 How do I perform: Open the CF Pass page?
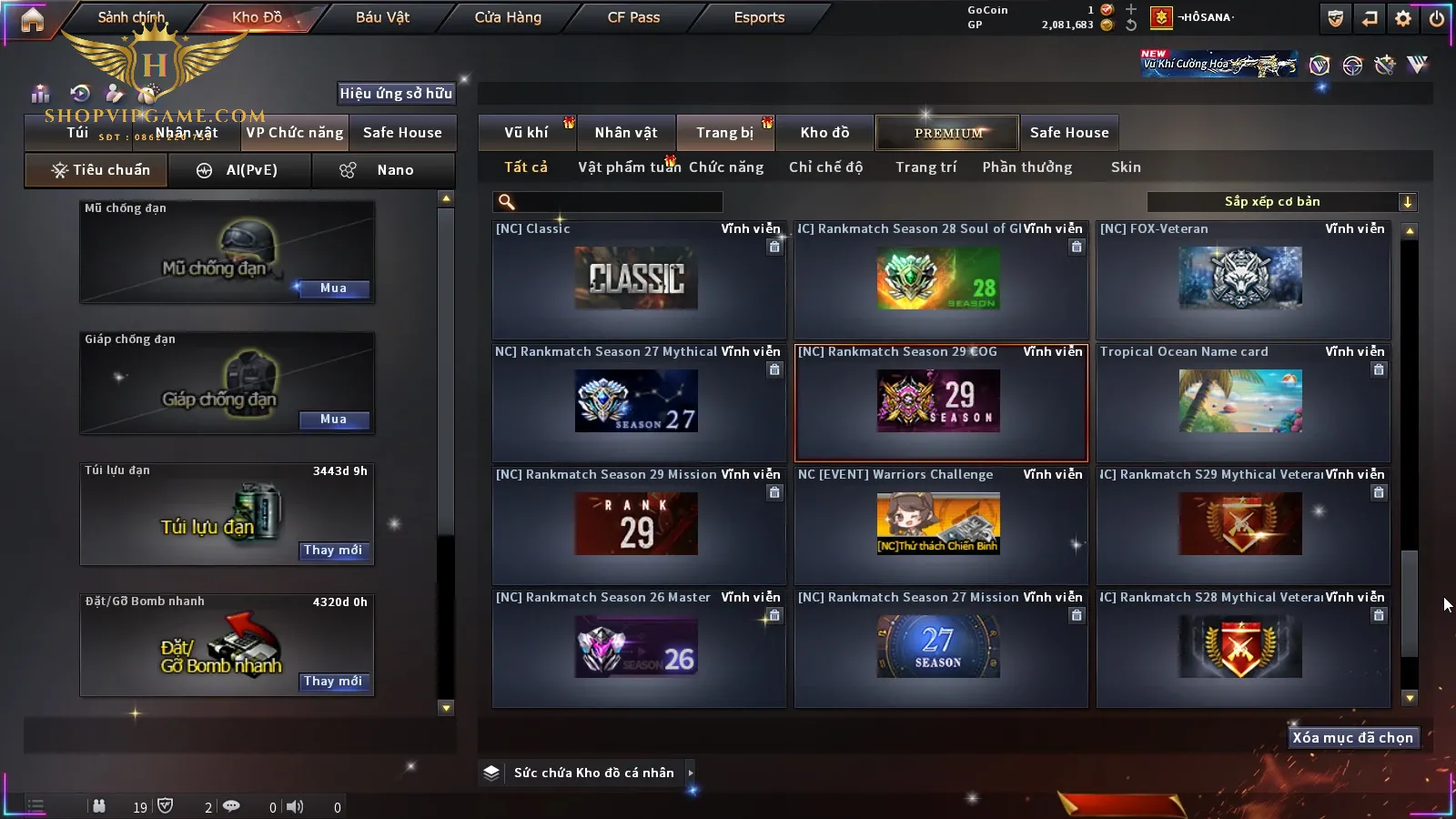(x=633, y=17)
